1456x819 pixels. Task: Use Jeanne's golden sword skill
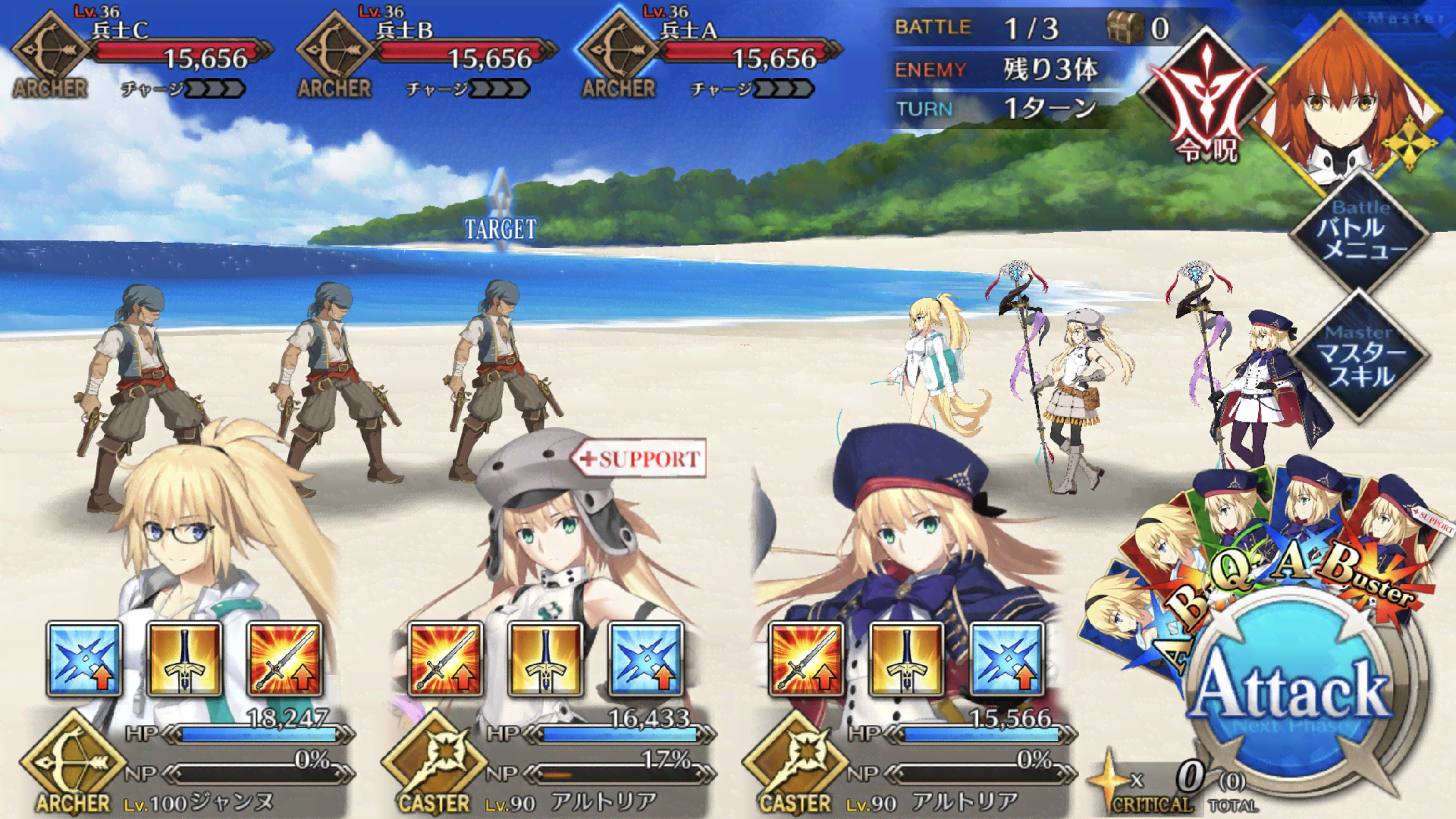coord(184,659)
